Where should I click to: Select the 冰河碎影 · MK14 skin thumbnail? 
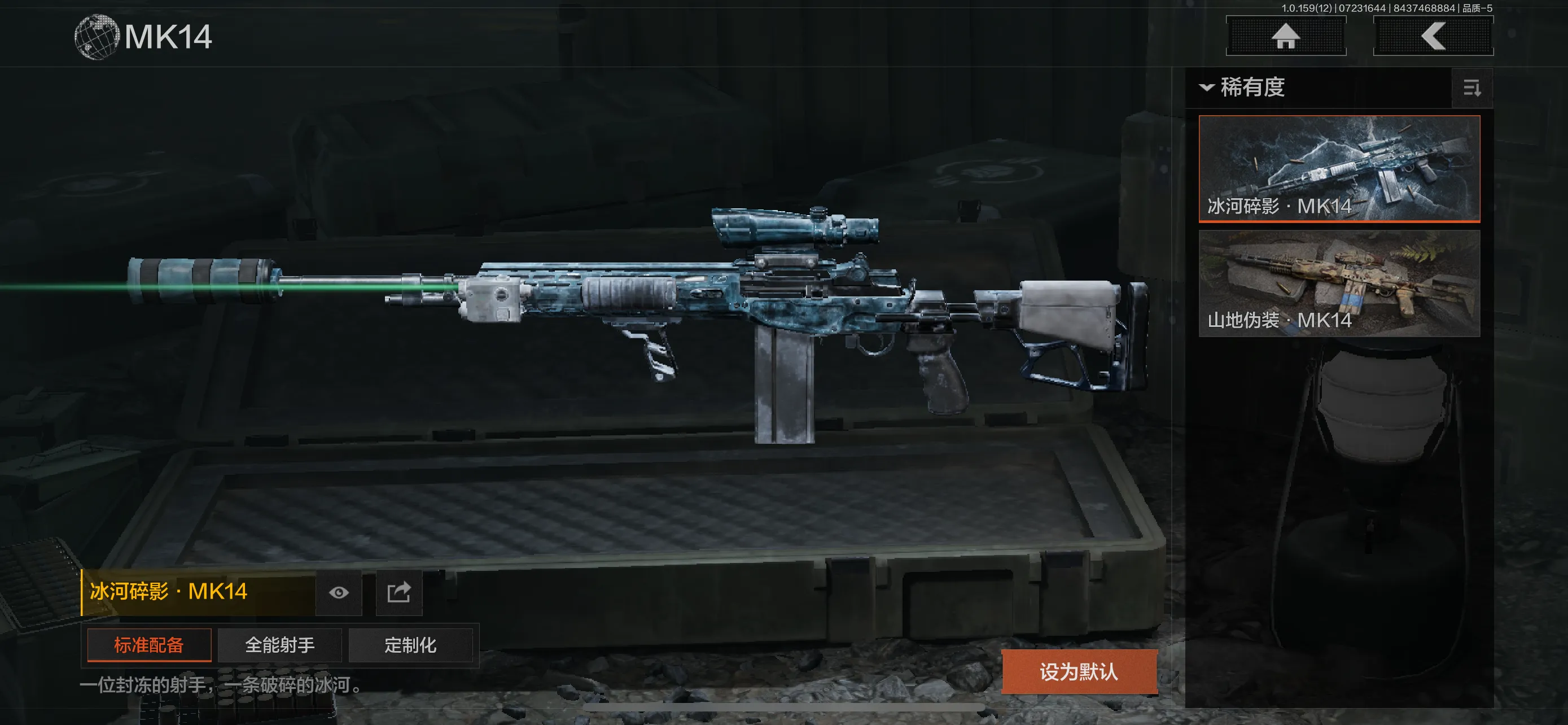click(x=1339, y=168)
